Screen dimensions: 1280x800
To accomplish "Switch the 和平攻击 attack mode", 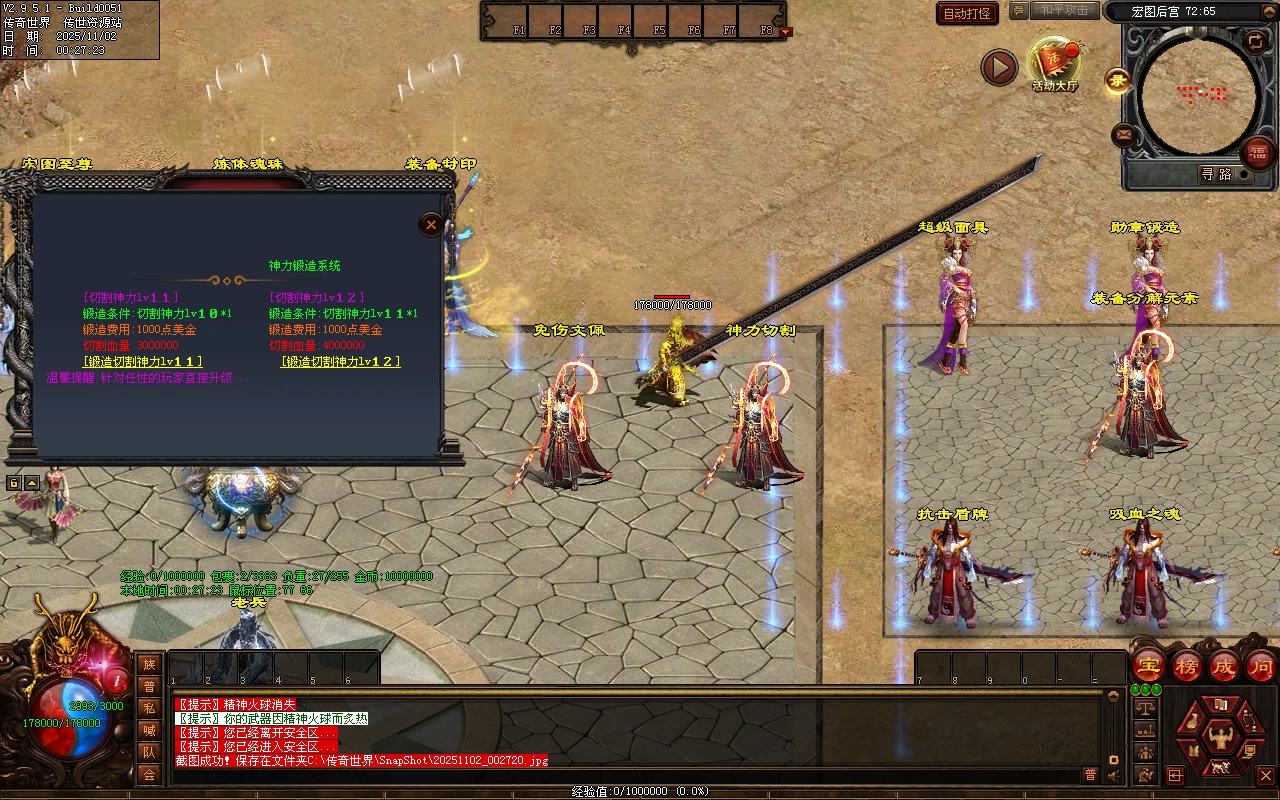I will pos(1063,10).
